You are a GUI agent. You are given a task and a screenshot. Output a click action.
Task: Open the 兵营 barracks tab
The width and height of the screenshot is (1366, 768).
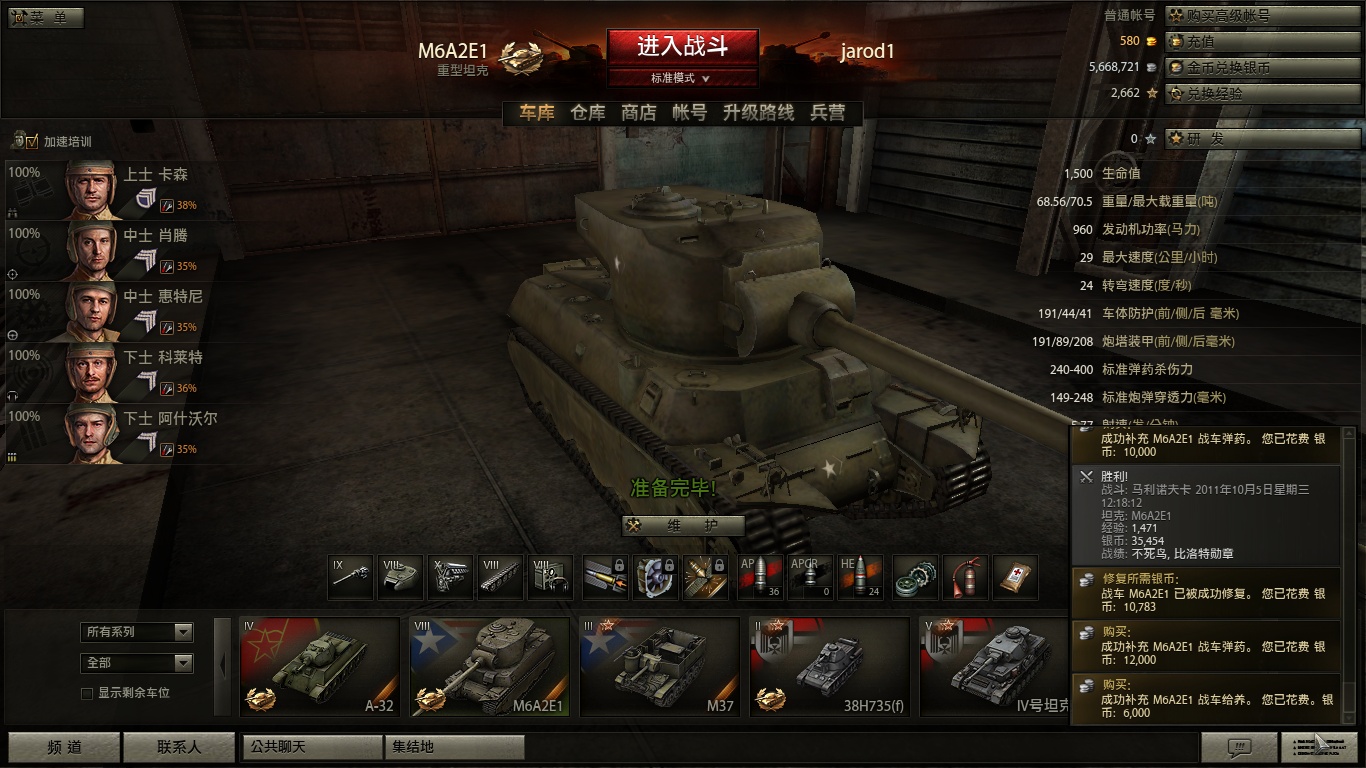pyautogui.click(x=828, y=113)
